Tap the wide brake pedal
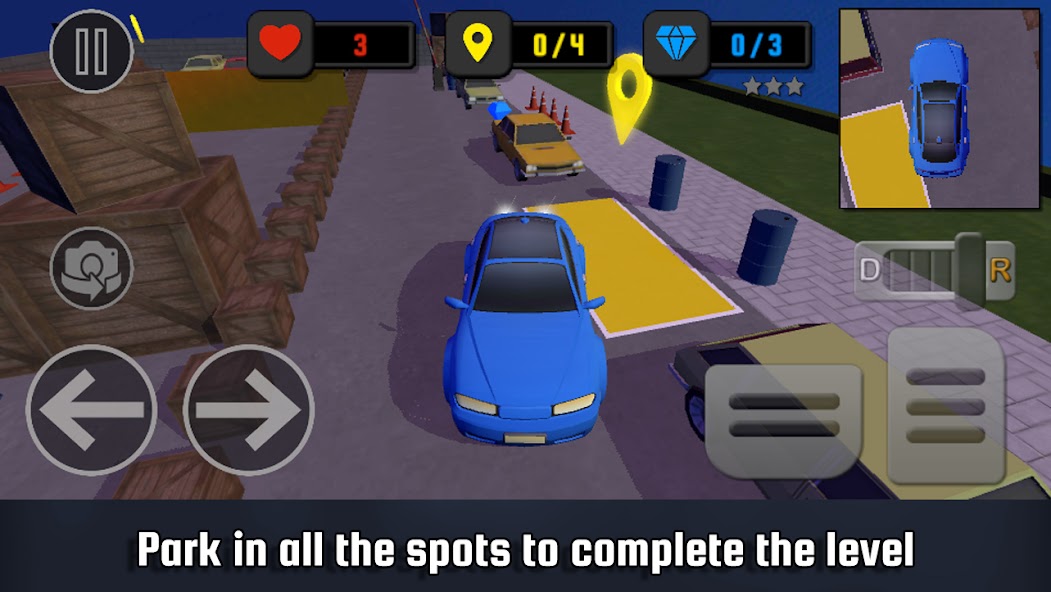The height and width of the screenshot is (592, 1051). 784,415
